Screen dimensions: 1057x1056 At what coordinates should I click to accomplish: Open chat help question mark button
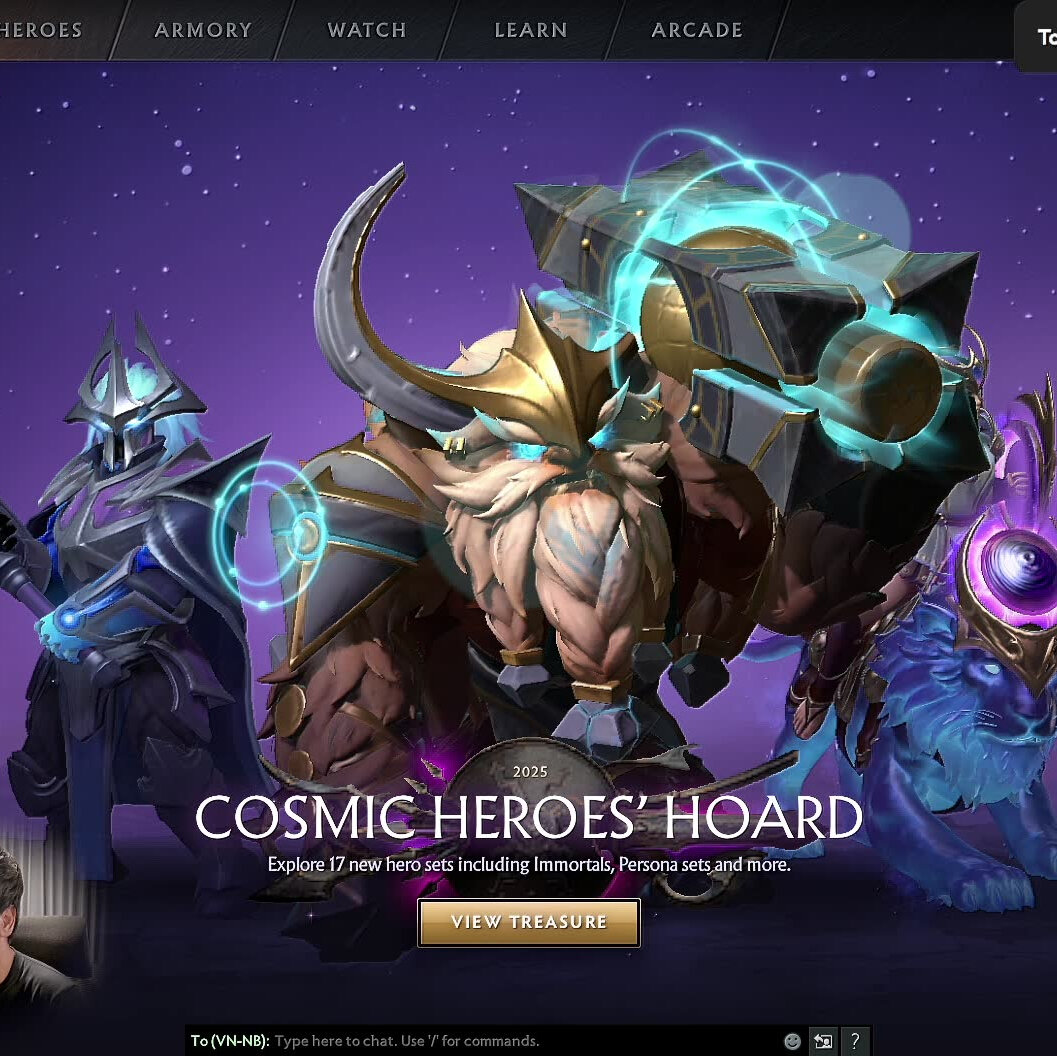[x=855, y=1041]
